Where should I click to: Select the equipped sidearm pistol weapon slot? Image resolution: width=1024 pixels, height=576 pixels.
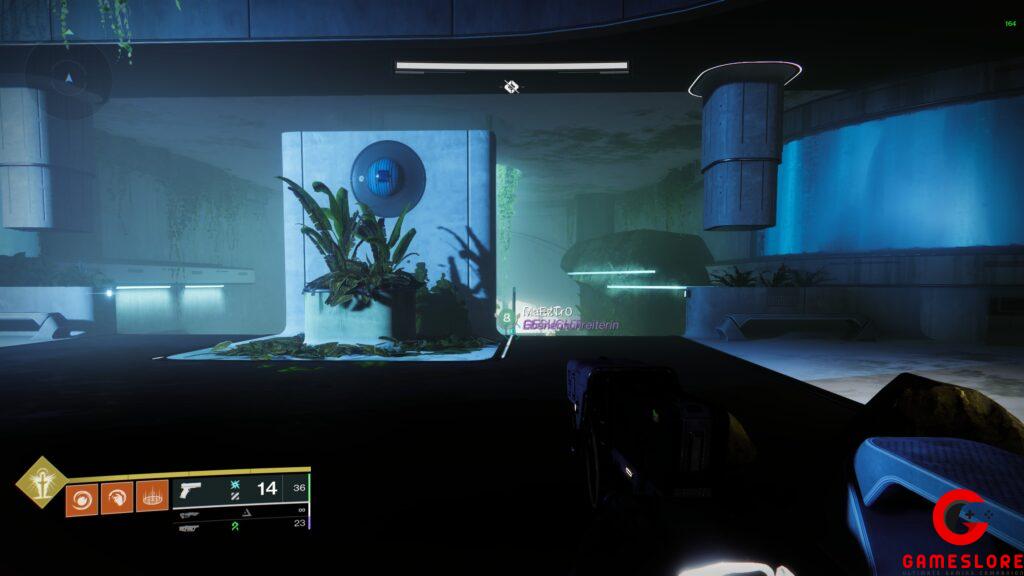pos(189,491)
